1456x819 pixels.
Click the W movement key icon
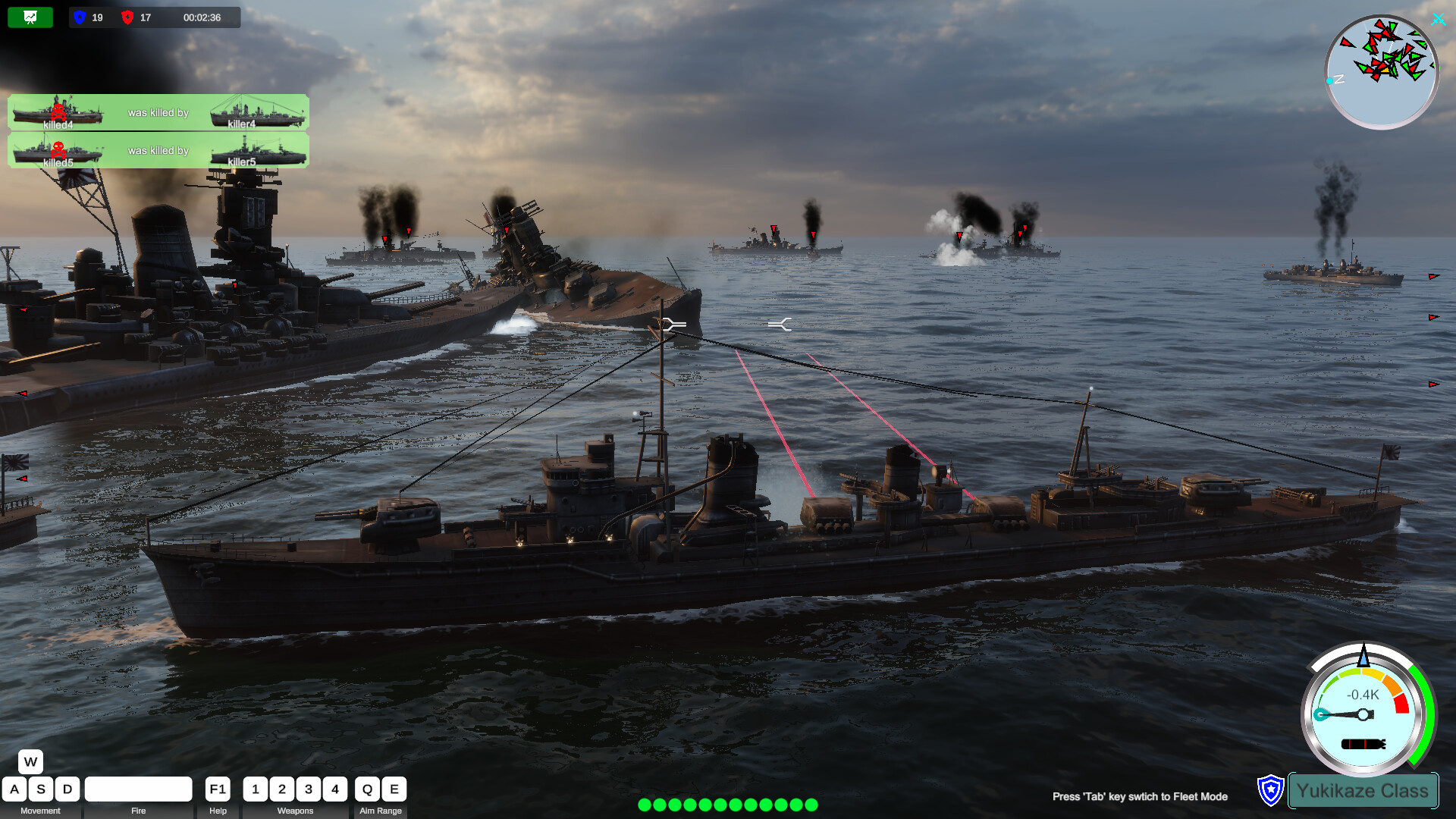(x=30, y=761)
